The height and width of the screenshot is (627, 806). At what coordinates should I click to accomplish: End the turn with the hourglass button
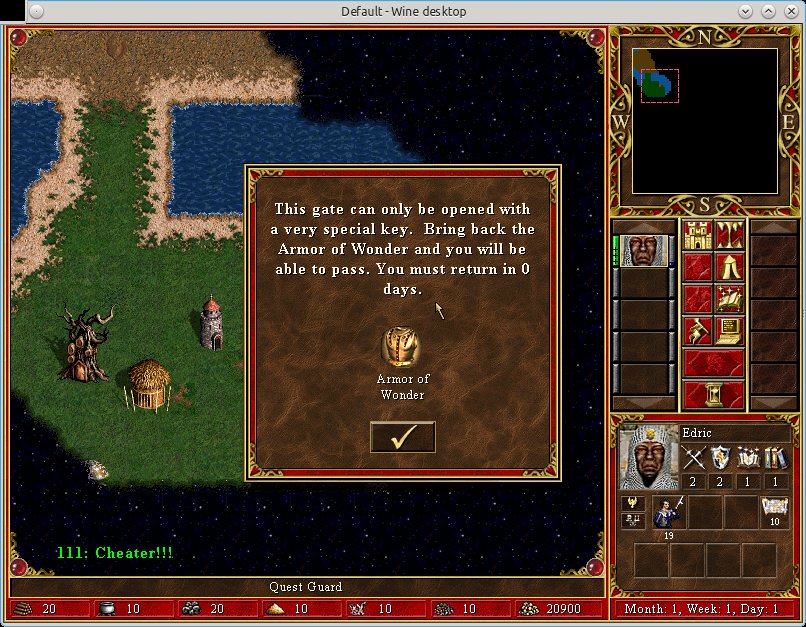(x=714, y=393)
